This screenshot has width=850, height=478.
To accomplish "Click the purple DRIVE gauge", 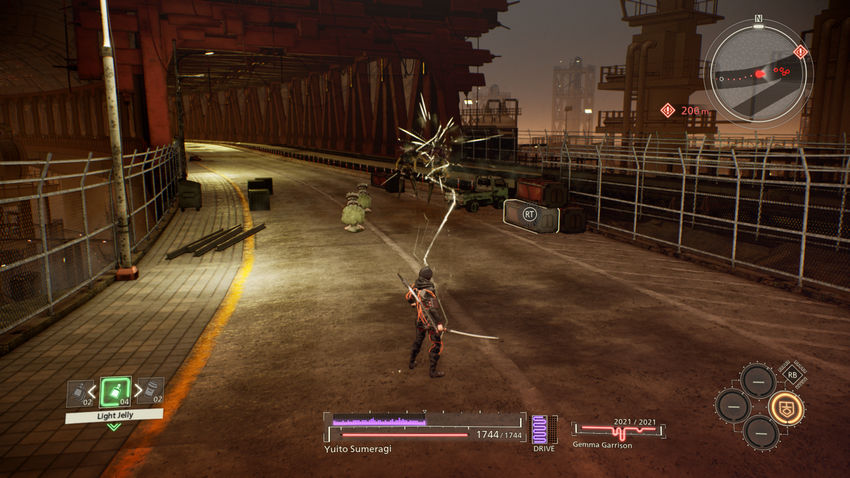I will coord(541,430).
